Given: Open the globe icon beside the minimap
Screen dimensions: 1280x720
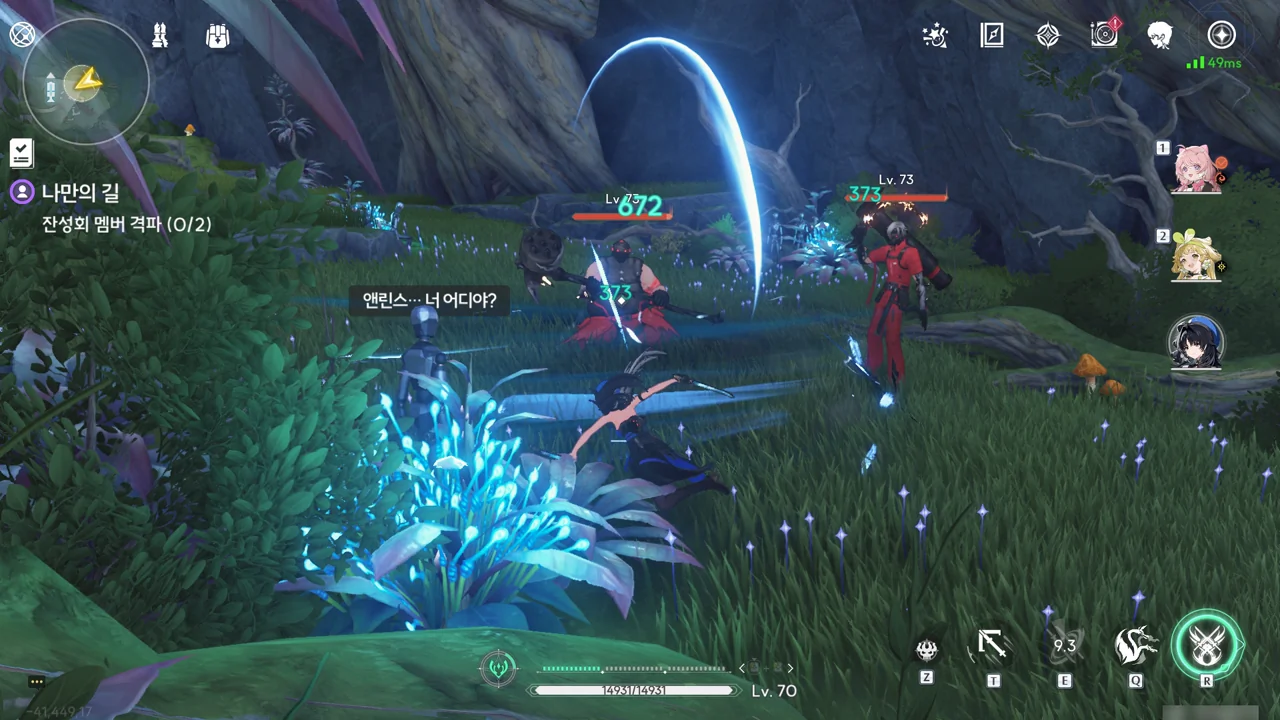Looking at the screenshot, I should [22, 35].
